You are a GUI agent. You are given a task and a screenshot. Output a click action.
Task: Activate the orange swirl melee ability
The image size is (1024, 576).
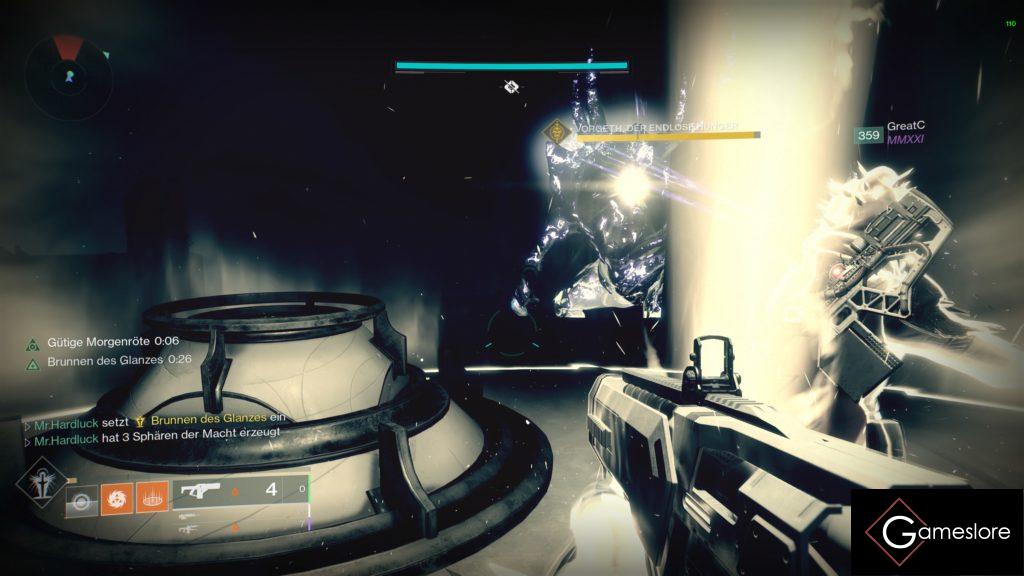[x=115, y=499]
